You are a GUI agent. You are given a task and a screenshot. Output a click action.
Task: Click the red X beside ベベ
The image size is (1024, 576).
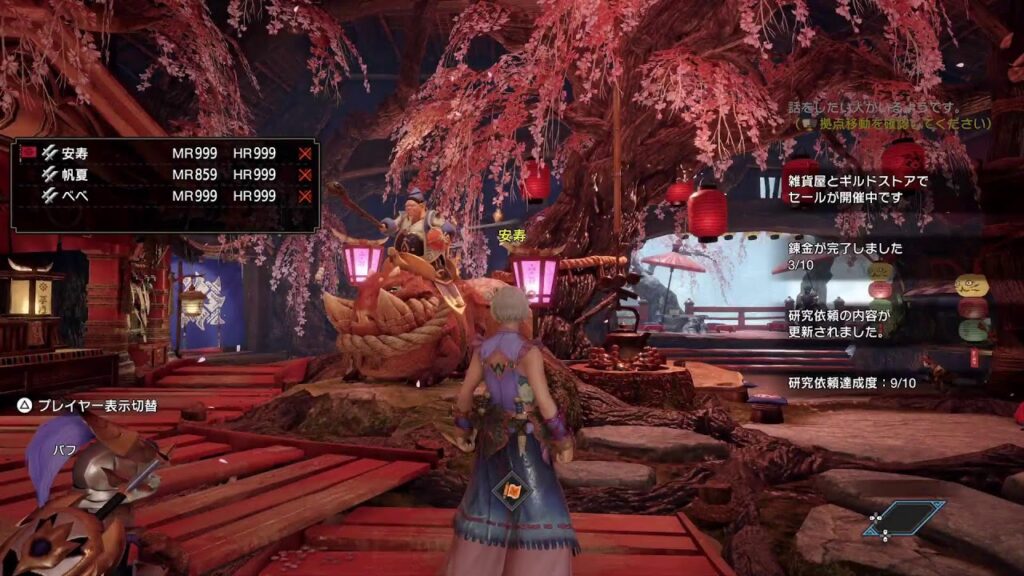point(305,197)
